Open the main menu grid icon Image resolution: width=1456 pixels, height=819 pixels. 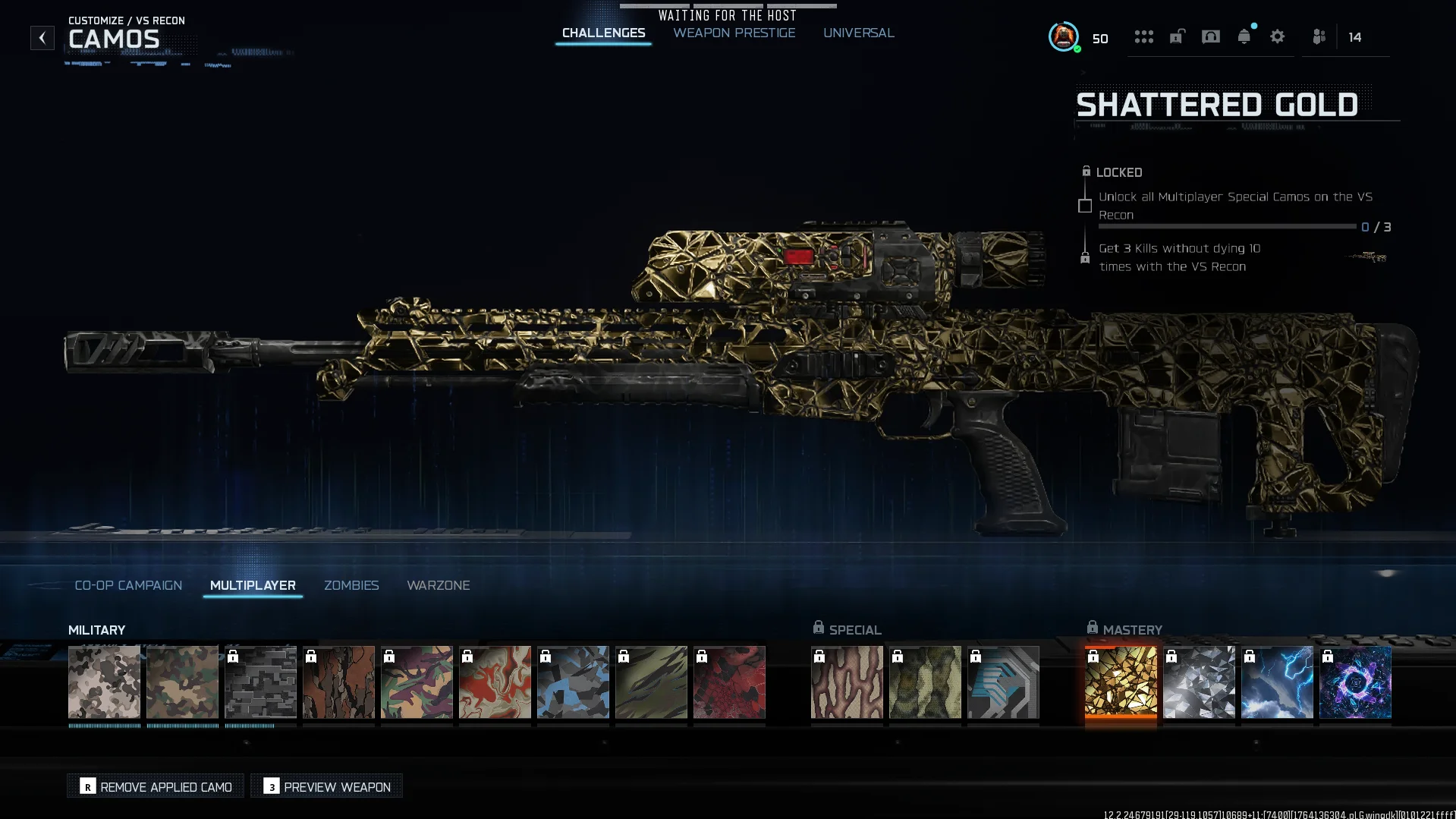coord(1144,37)
